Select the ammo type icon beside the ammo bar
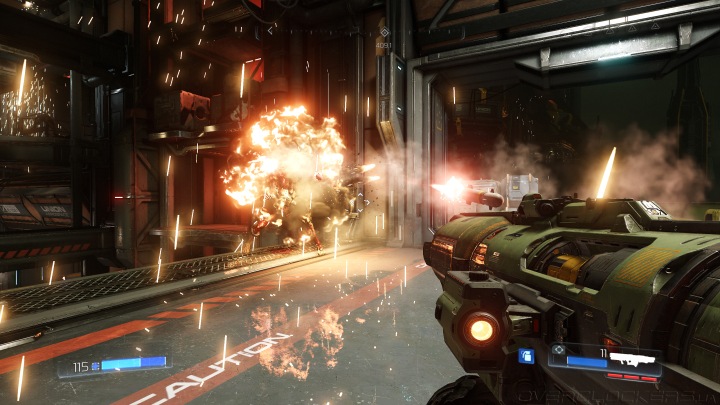The height and width of the screenshot is (405, 720). pos(558,350)
